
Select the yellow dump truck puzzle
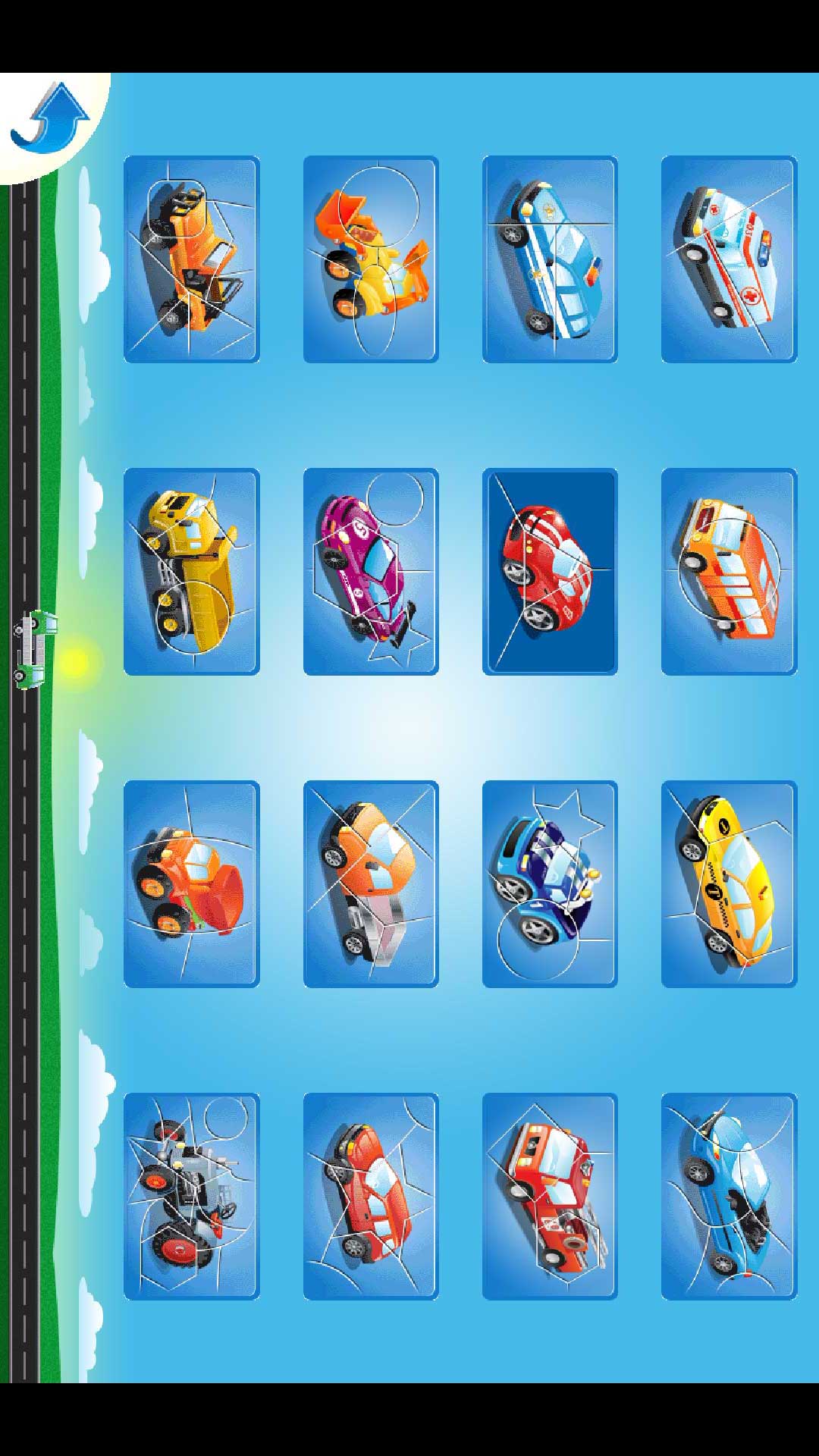[x=192, y=572]
